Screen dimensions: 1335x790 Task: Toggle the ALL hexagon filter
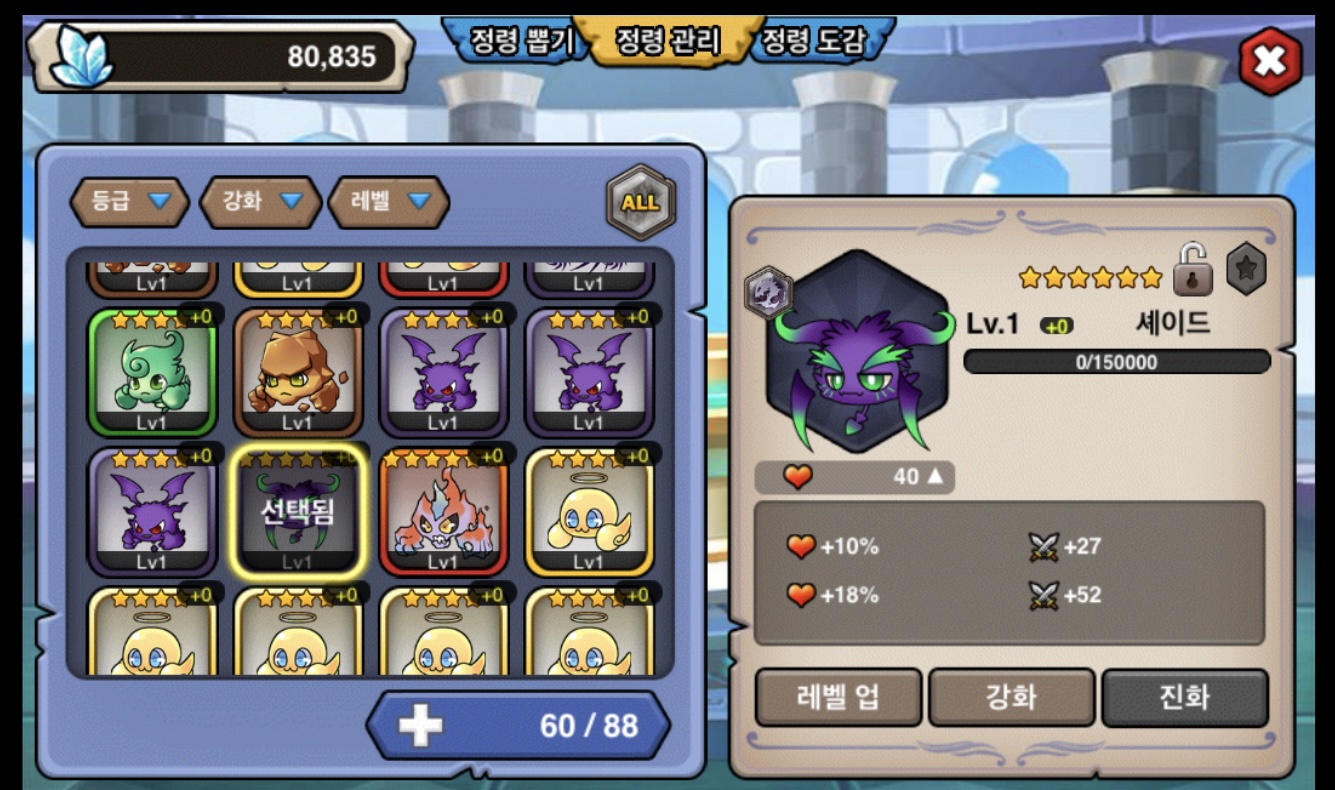point(640,202)
